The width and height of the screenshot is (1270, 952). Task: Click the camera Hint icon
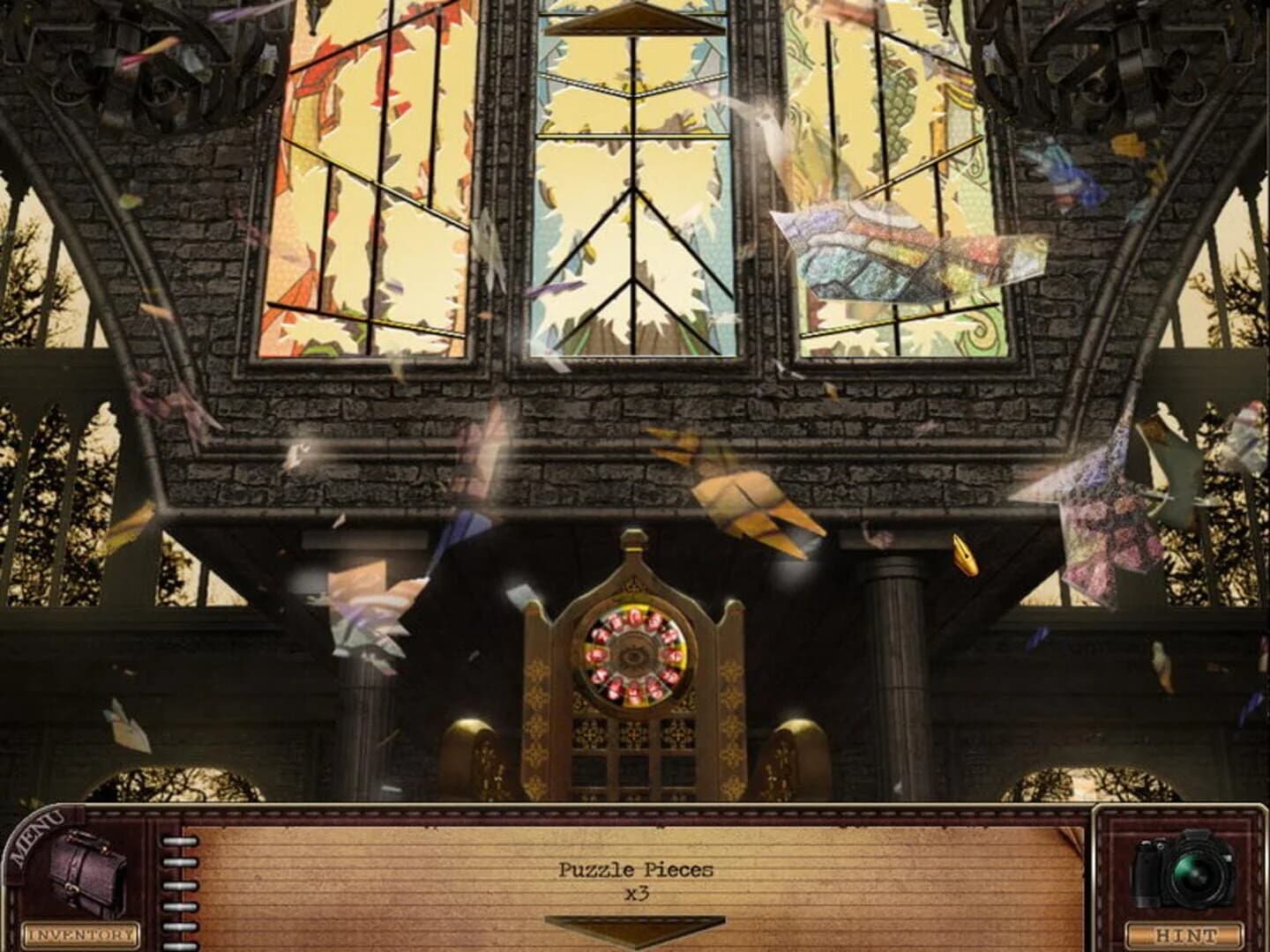pyautogui.click(x=1186, y=868)
